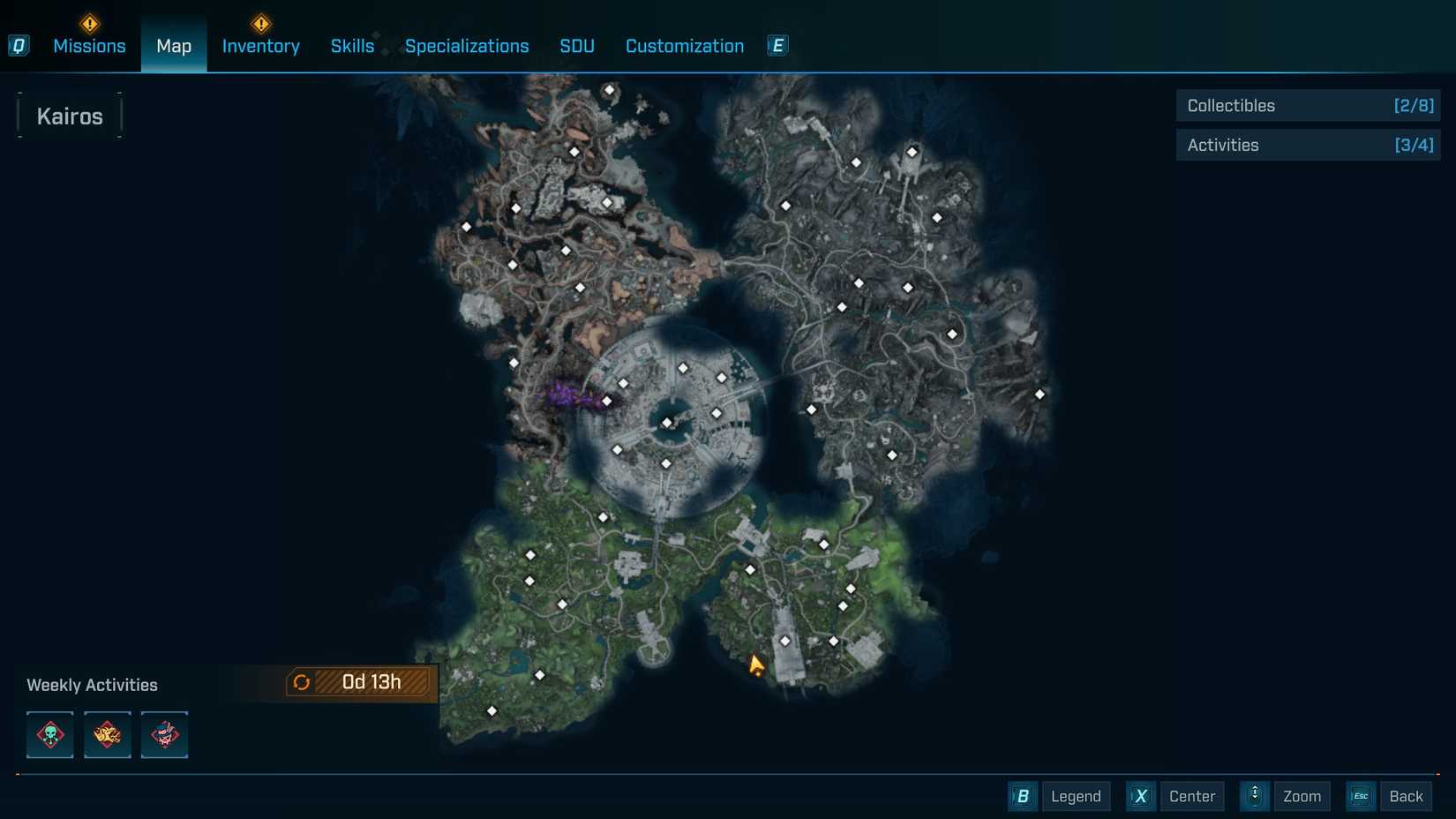Open the map Legend

1076,796
